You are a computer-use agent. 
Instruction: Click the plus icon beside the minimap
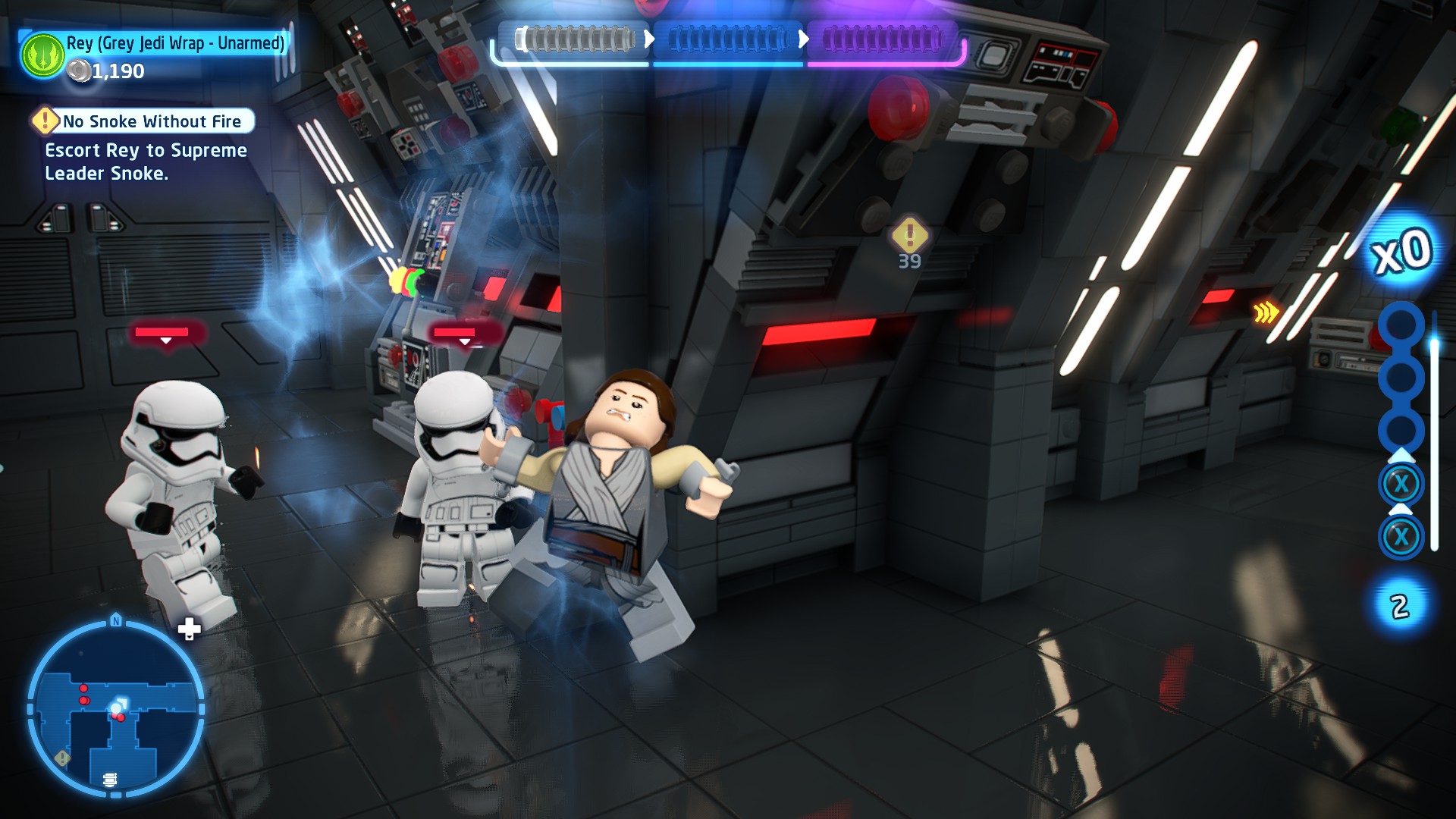pyautogui.click(x=189, y=628)
